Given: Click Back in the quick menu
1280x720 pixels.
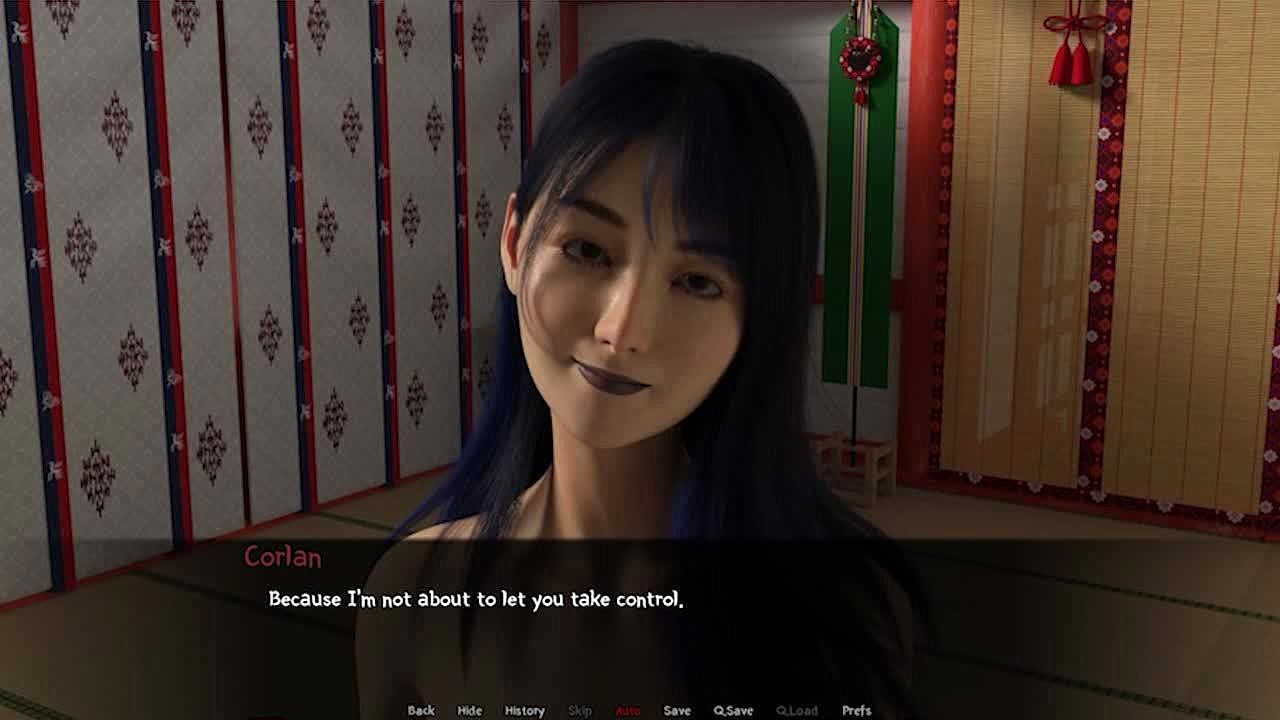Looking at the screenshot, I should click(x=421, y=710).
